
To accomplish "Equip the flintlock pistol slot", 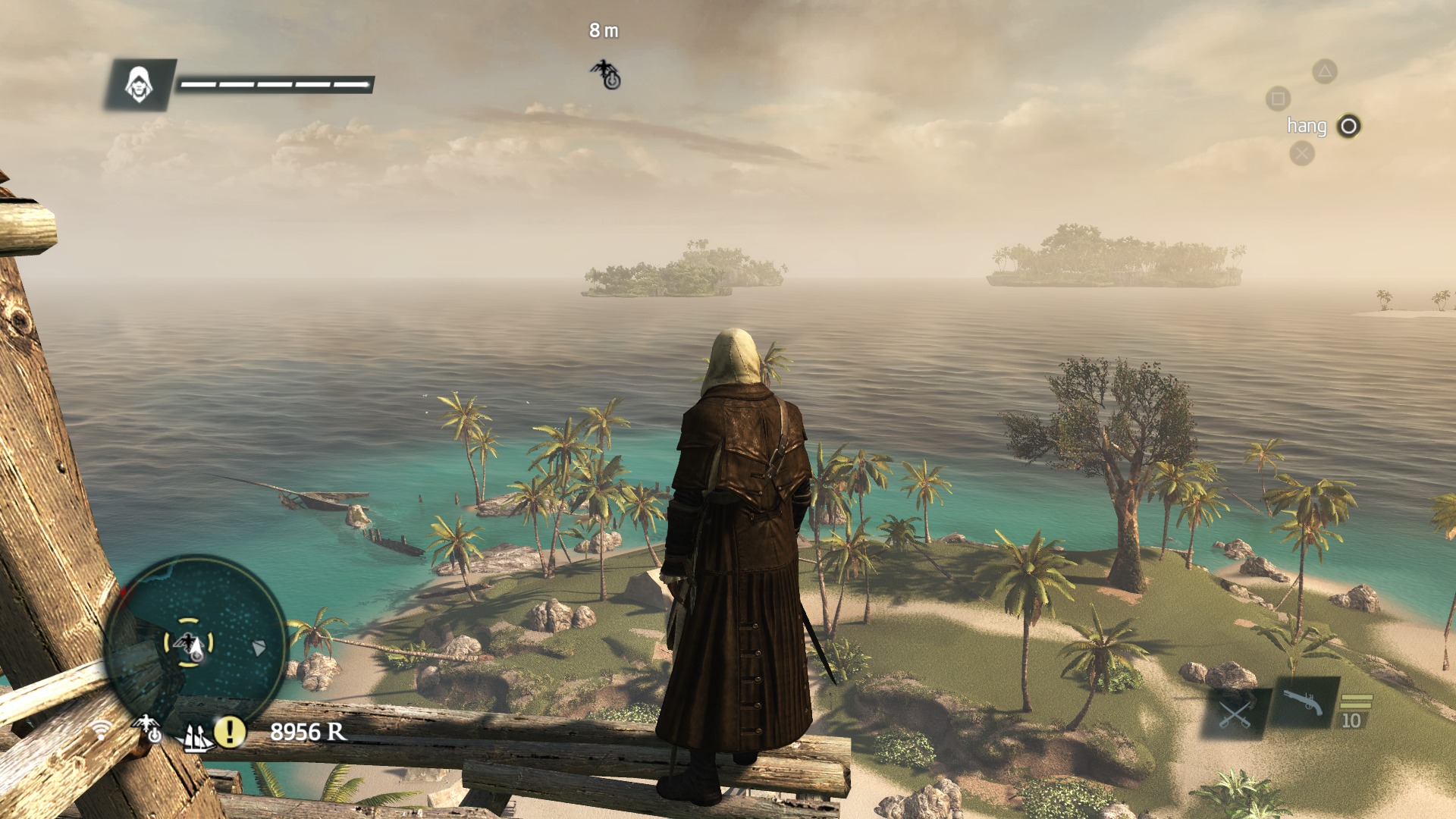I will (x=1303, y=703).
